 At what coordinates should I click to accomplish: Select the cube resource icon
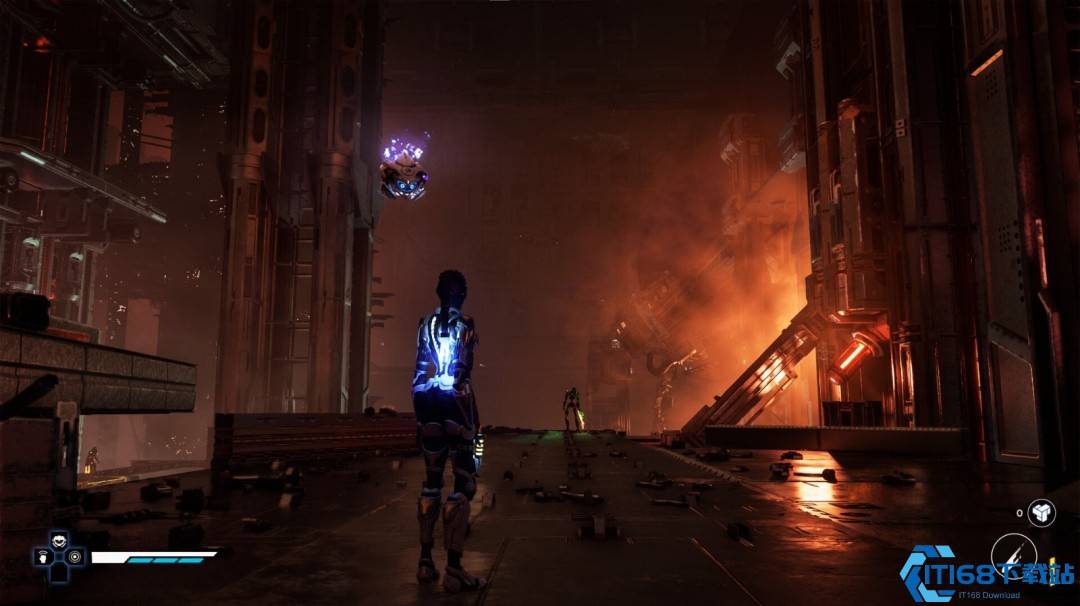[x=1041, y=512]
